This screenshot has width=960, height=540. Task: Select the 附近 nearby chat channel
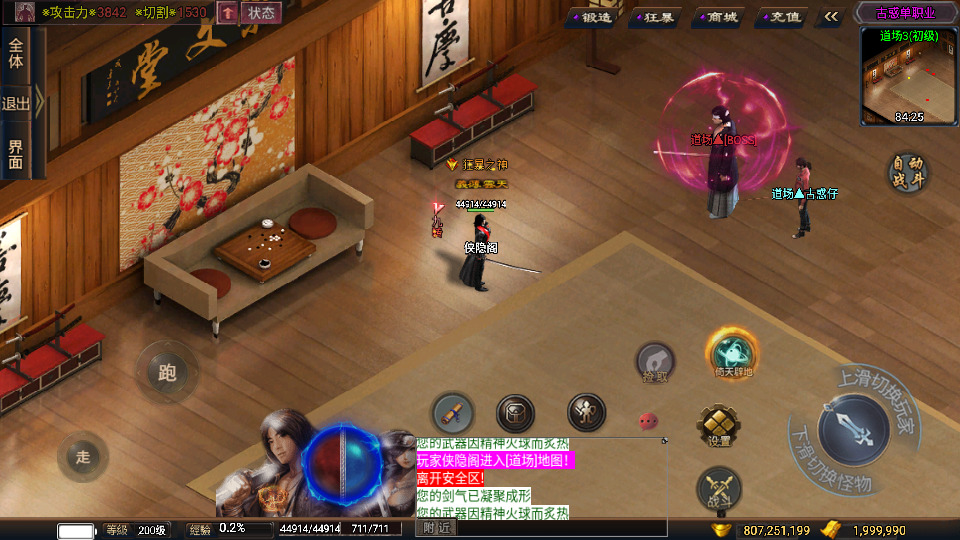coord(436,527)
